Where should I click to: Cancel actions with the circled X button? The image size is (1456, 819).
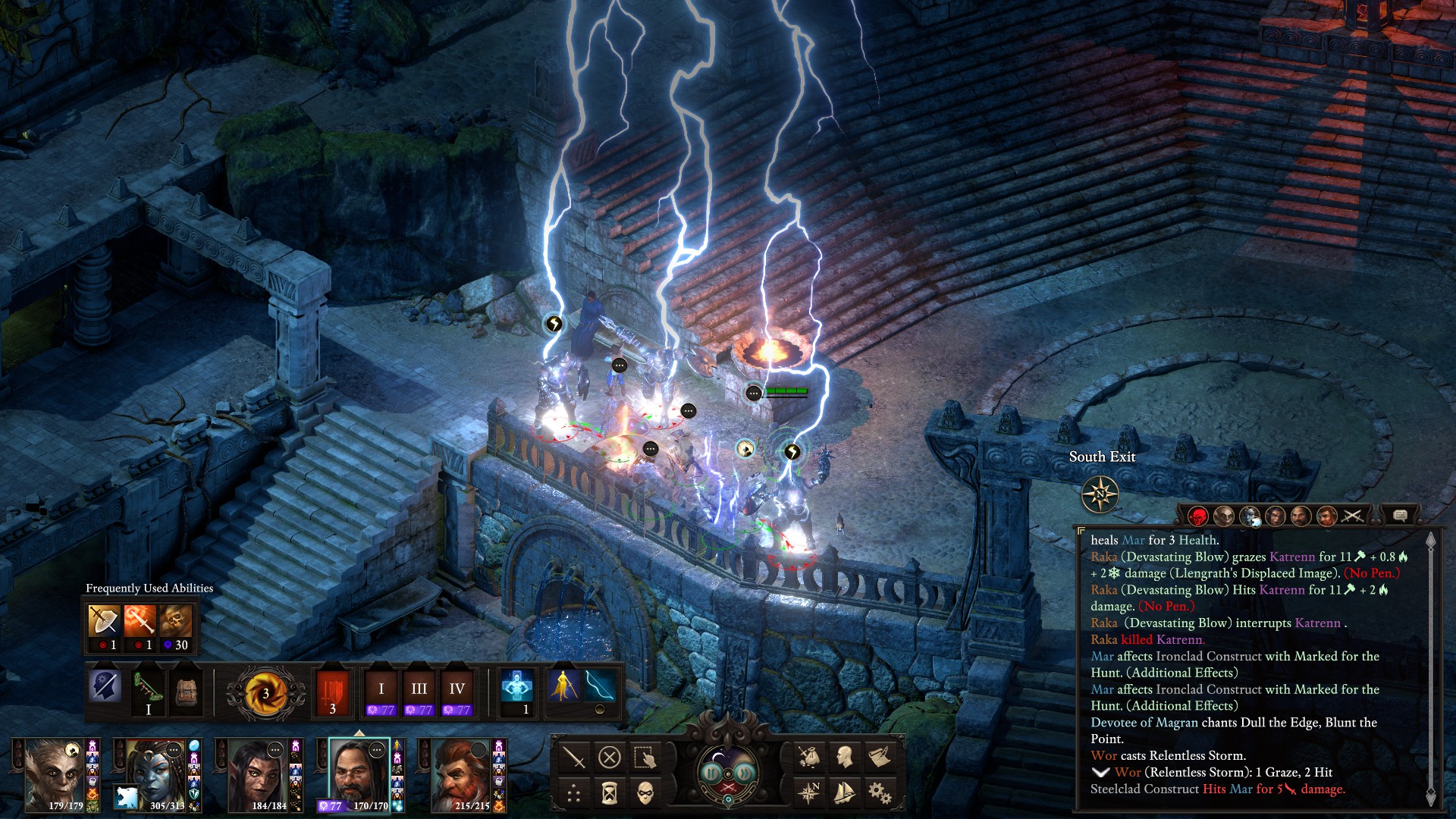coord(610,757)
